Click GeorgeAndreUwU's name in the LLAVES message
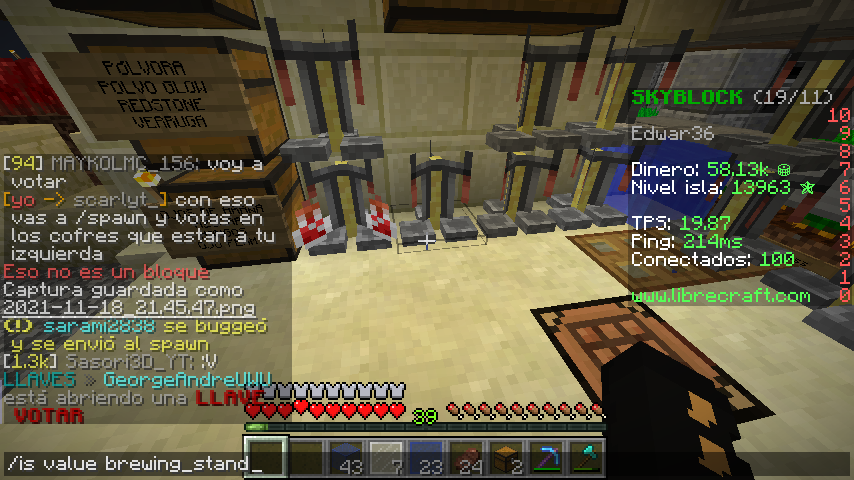This screenshot has height=480, width=854. 187,380
